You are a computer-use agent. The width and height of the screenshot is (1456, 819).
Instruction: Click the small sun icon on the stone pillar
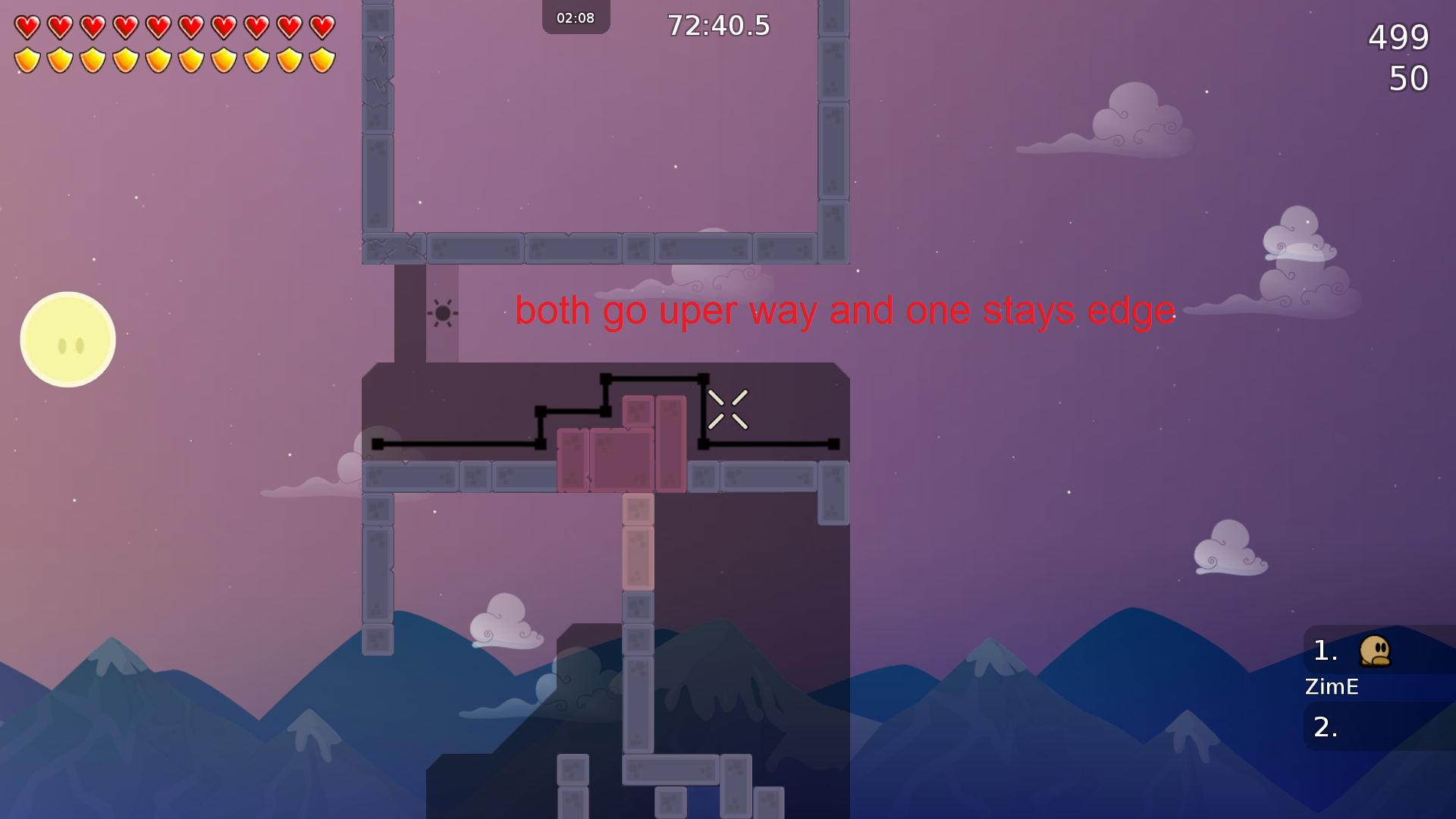point(442,311)
